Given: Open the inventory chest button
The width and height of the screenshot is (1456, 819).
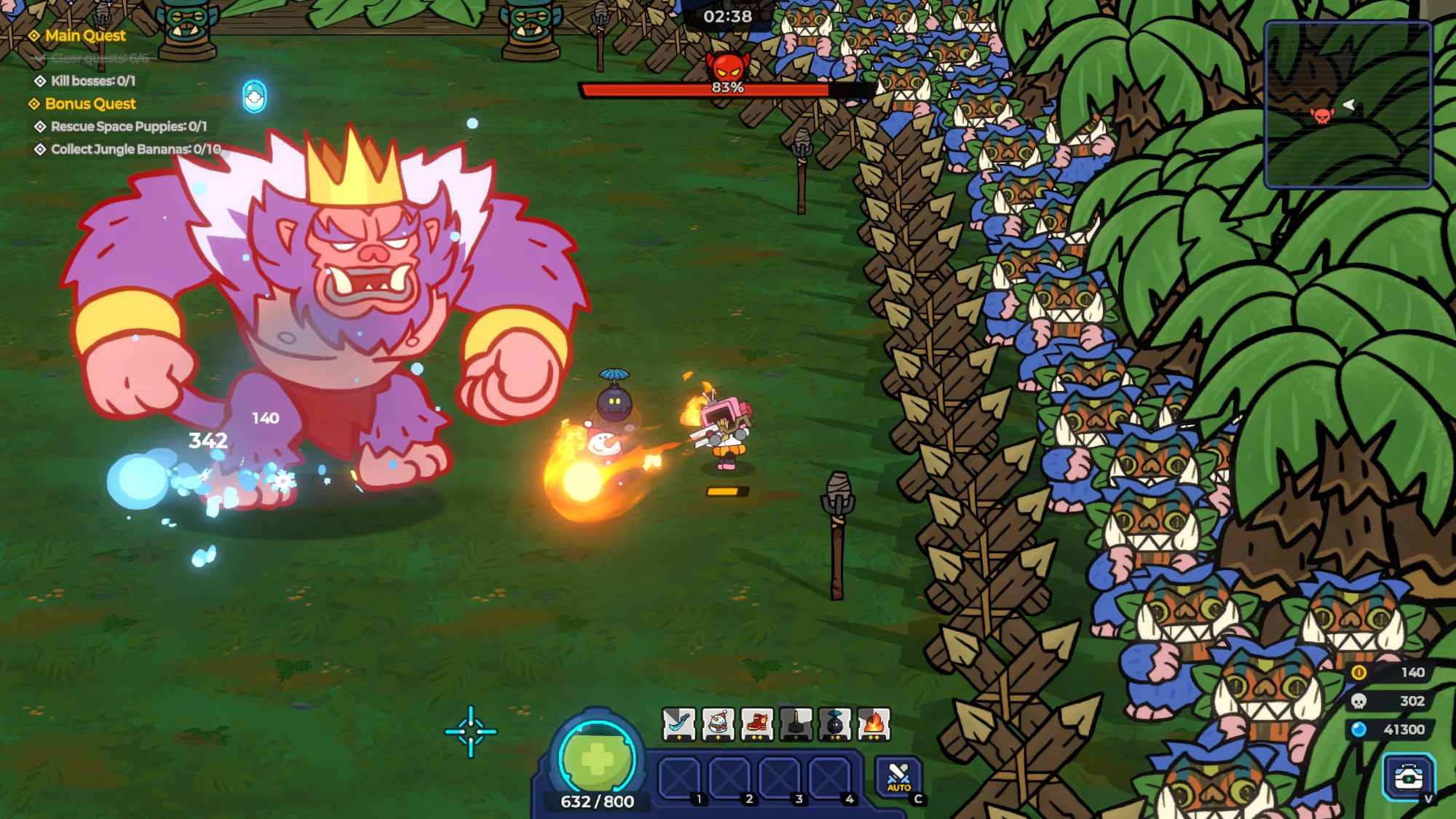Looking at the screenshot, I should tap(1408, 777).
